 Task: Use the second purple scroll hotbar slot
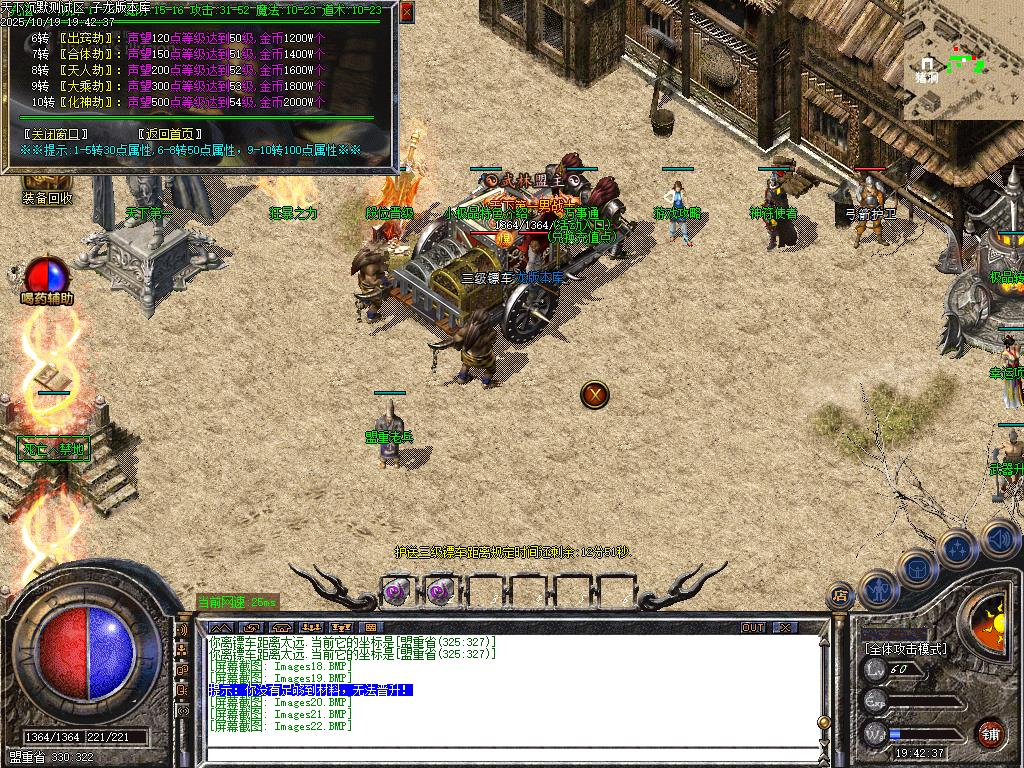point(439,592)
